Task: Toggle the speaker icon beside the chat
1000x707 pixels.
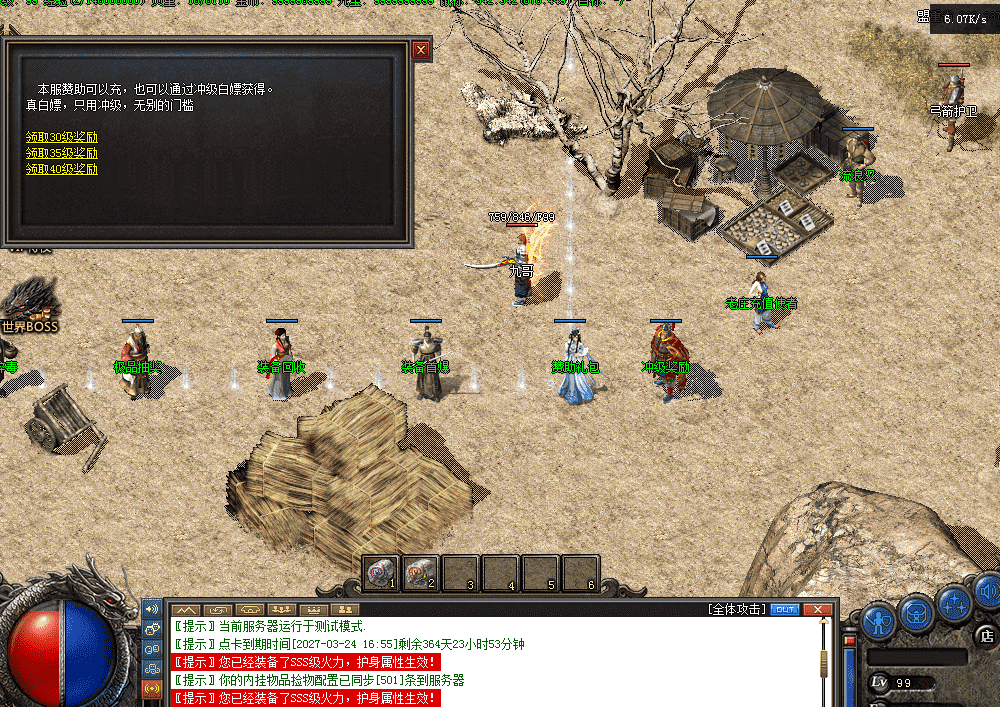Action: coord(152,608)
